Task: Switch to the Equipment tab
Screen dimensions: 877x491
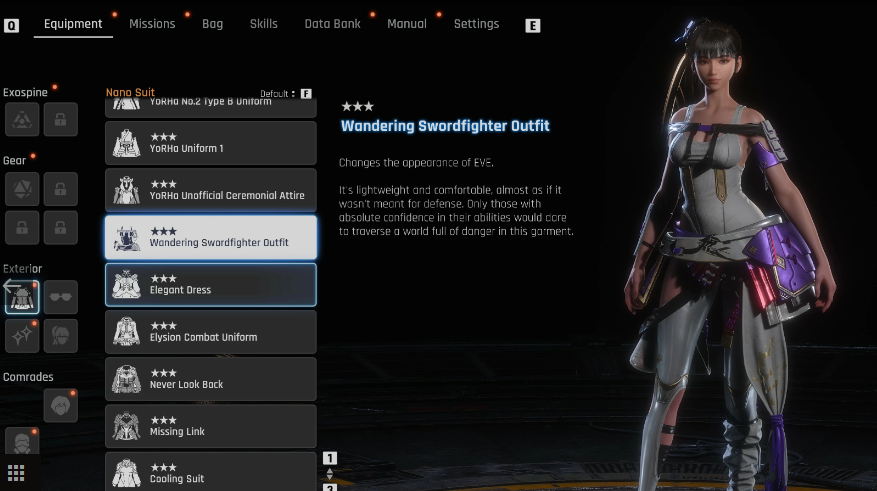Action: 73,24
